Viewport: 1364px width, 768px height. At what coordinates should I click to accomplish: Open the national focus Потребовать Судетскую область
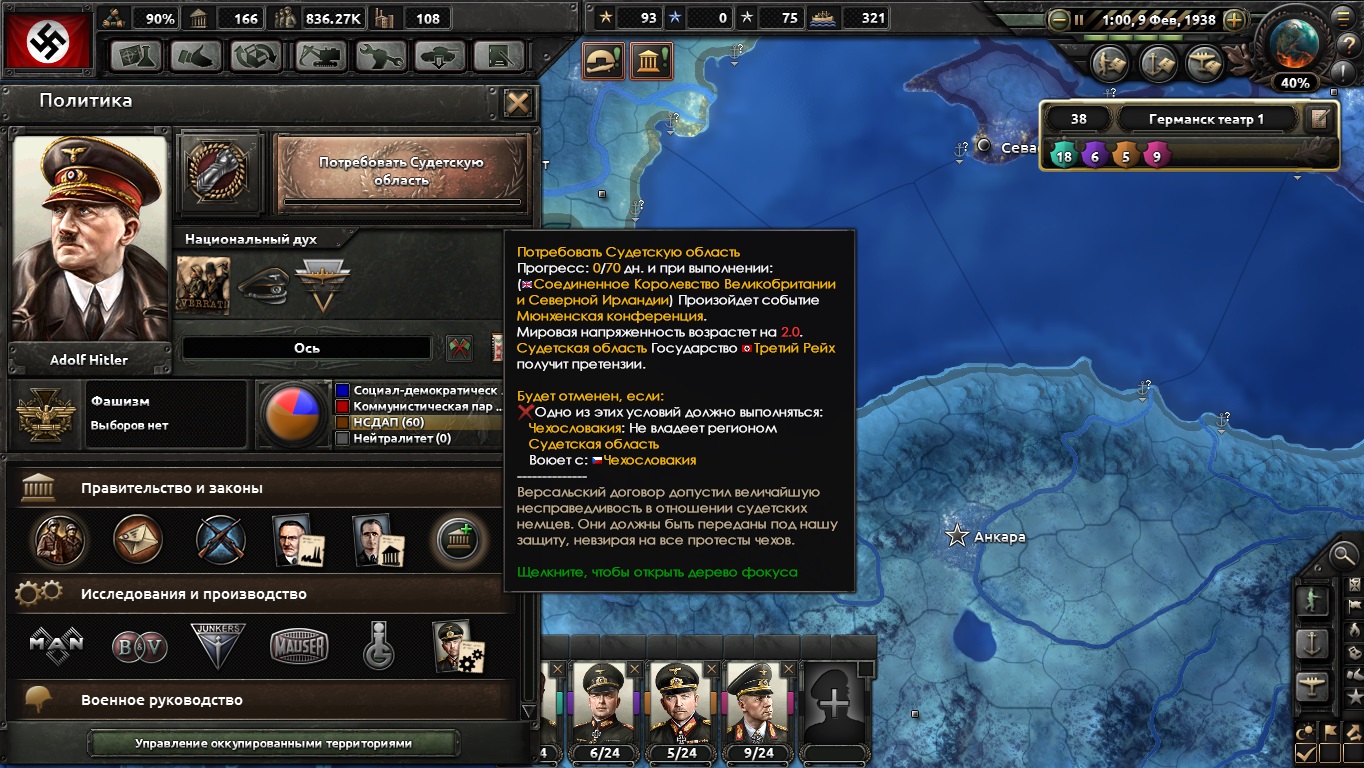pyautogui.click(x=401, y=171)
